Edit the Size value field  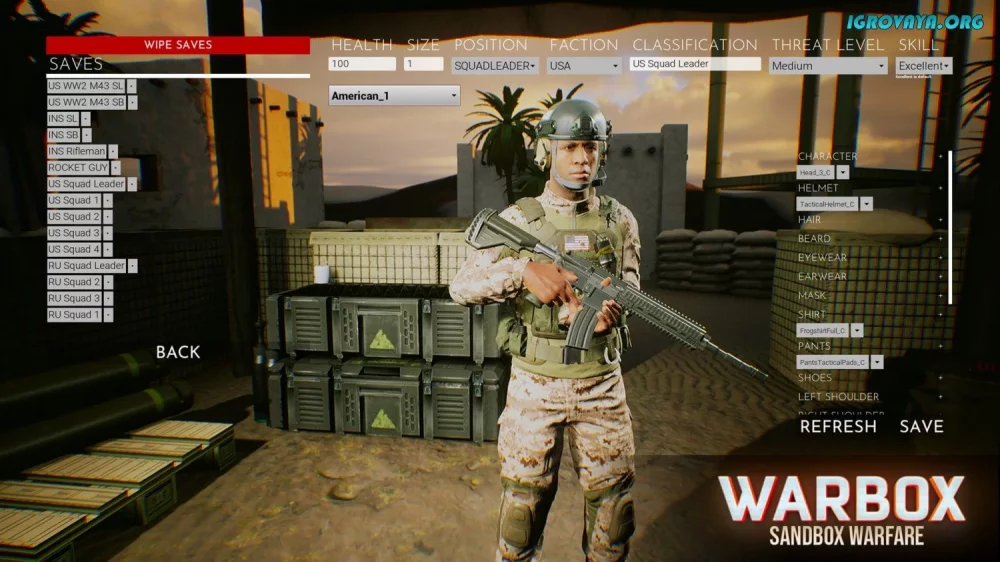(423, 64)
